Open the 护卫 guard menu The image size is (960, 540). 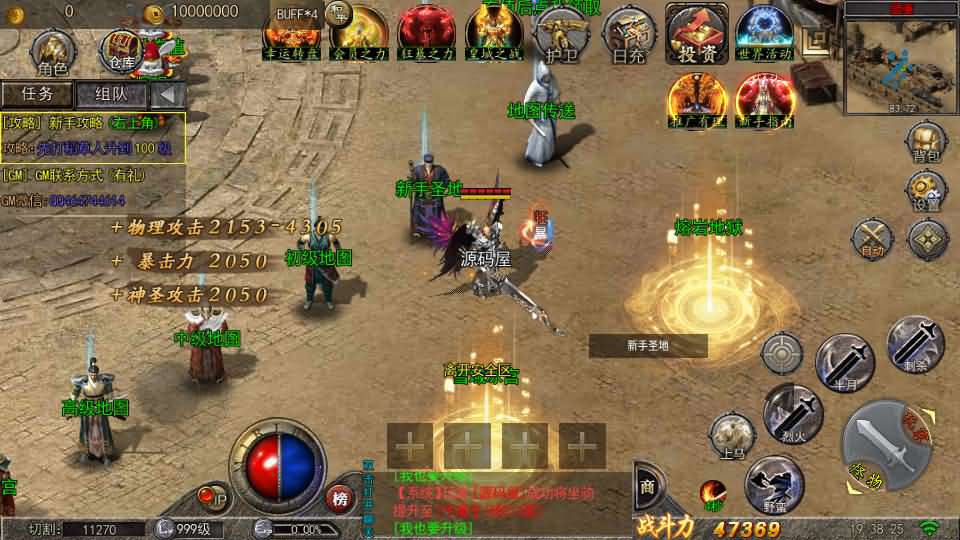(x=558, y=36)
